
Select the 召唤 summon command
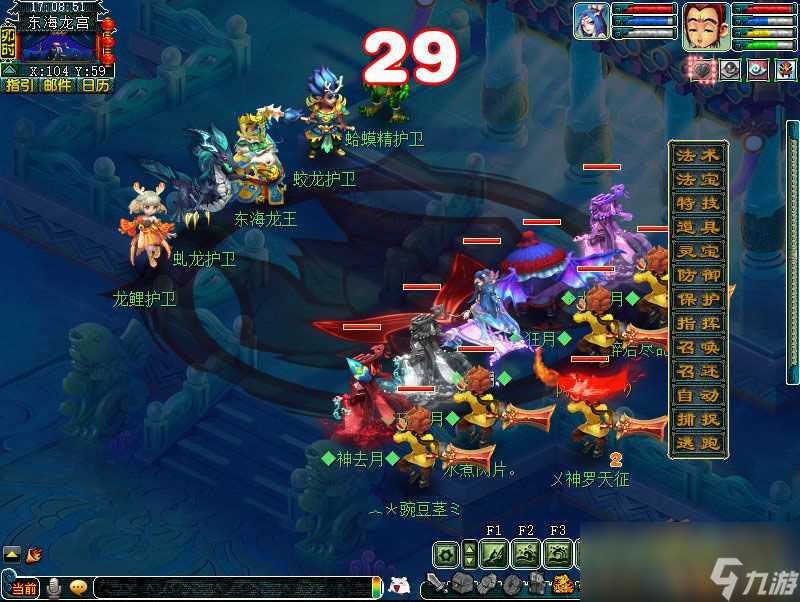coord(698,348)
